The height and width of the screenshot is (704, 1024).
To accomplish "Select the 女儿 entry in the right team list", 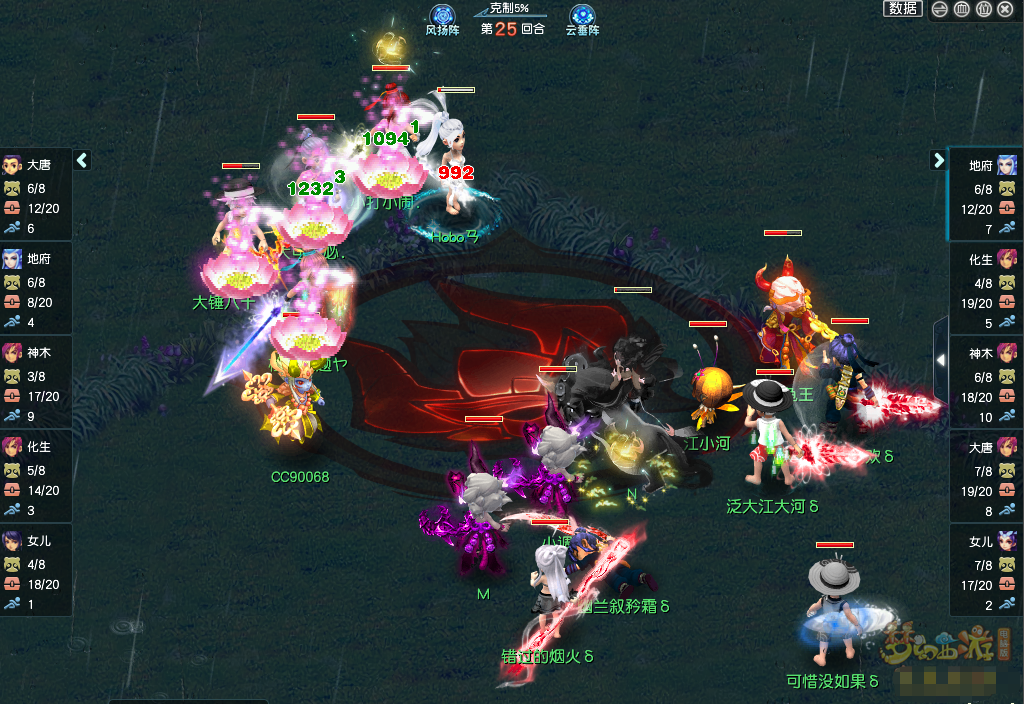I will point(986,570).
